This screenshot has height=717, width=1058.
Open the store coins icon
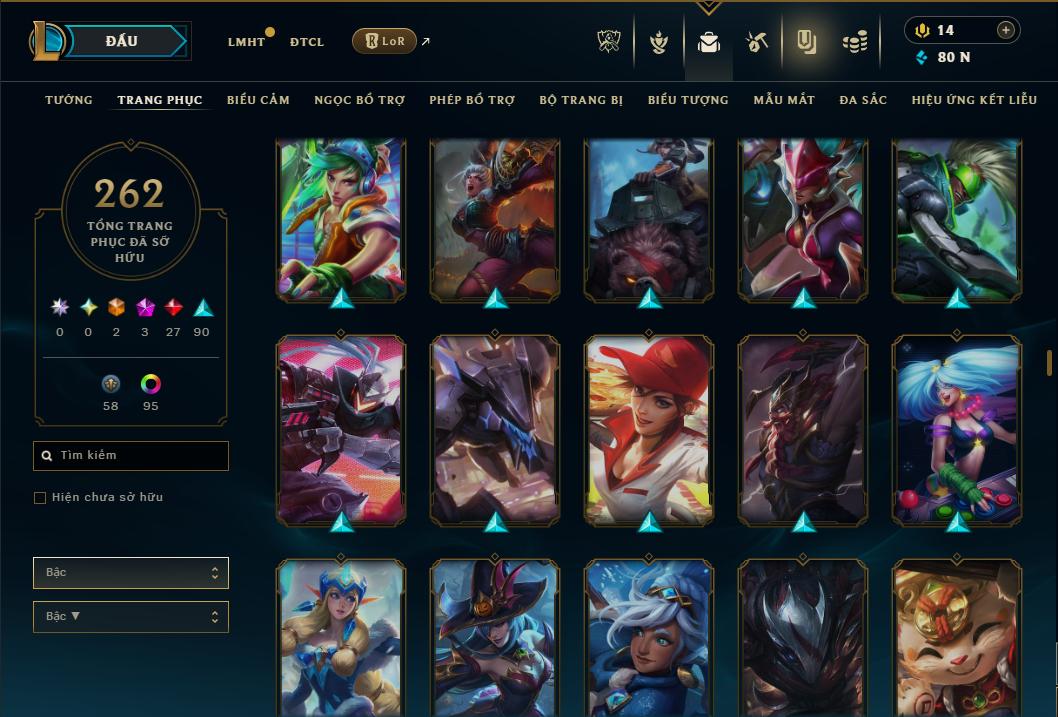[854, 42]
